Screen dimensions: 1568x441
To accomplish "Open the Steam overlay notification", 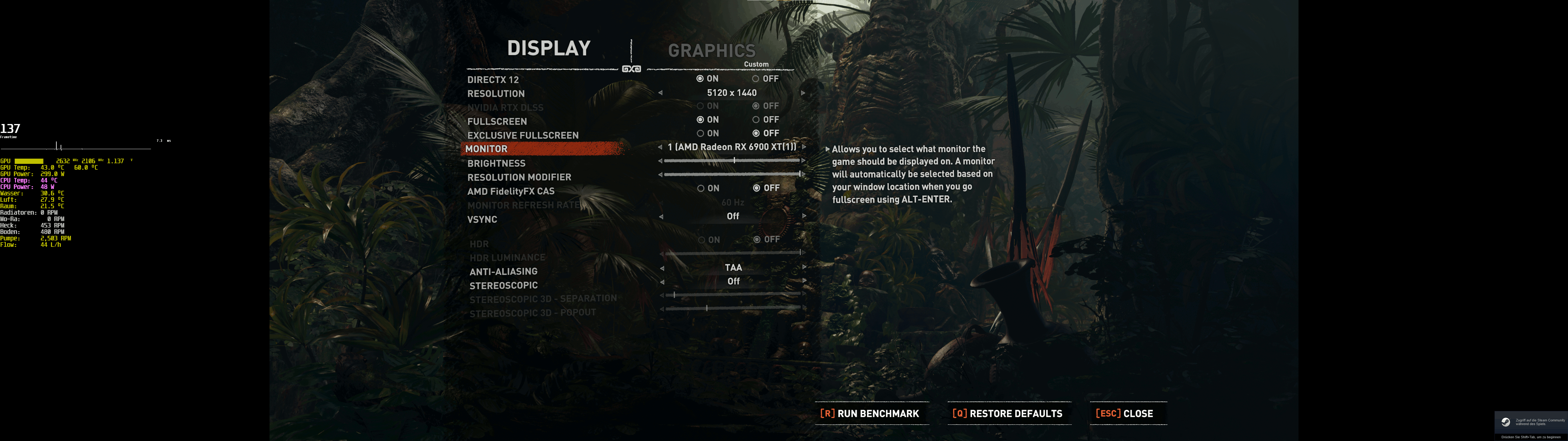I will (x=1531, y=422).
